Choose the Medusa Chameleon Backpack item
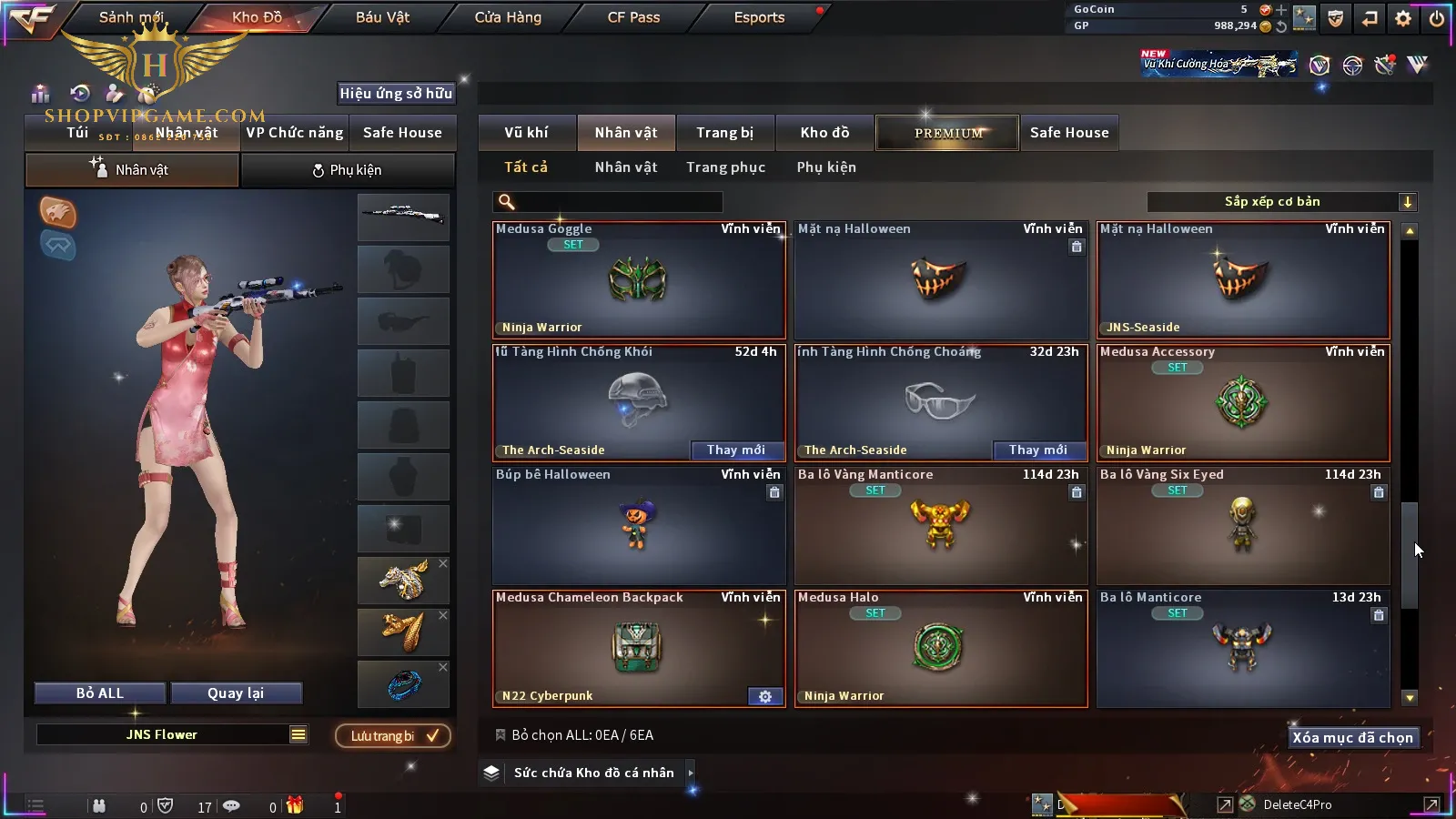 tap(639, 648)
